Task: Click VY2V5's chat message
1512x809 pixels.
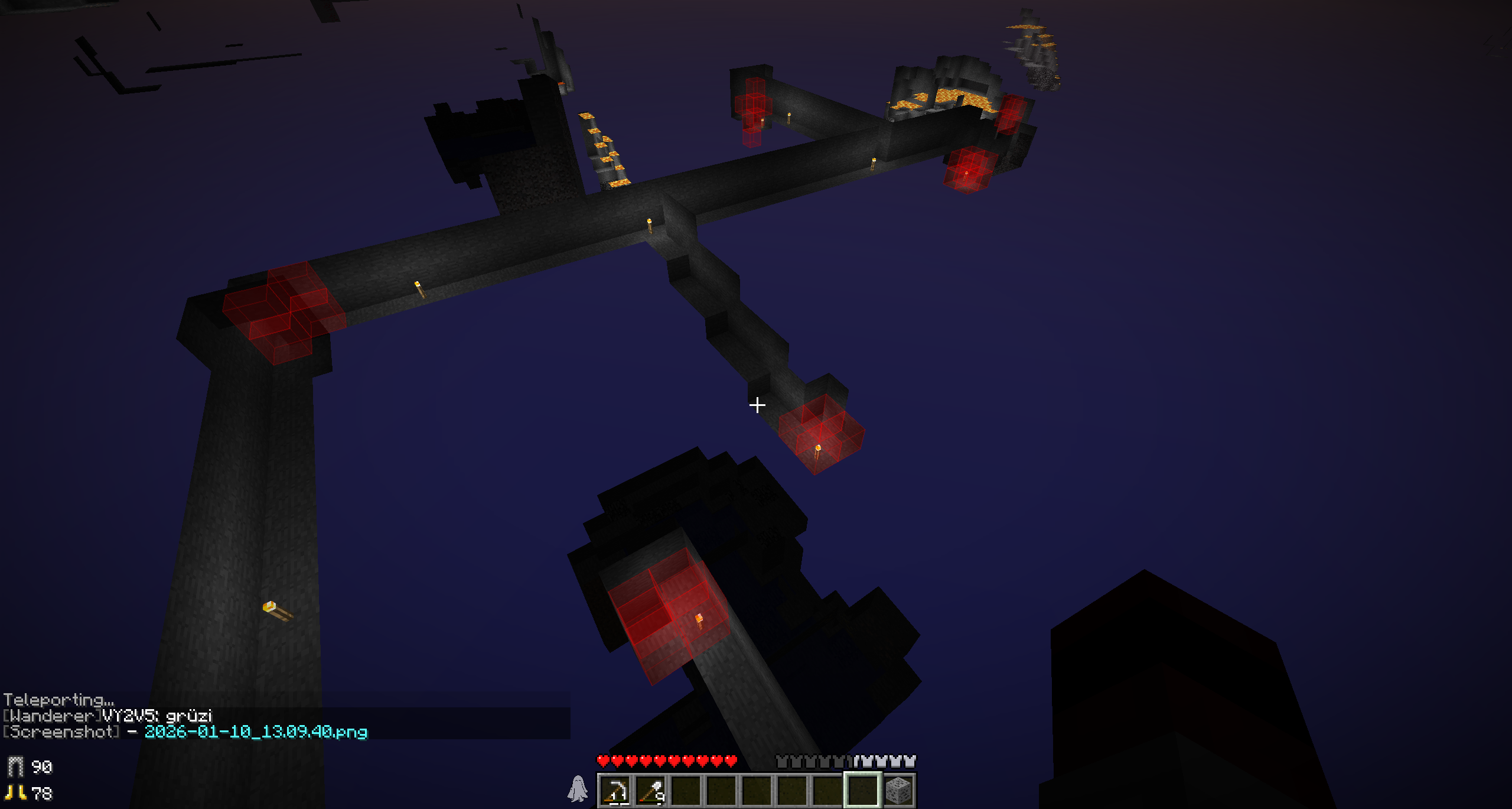Action: [108, 716]
